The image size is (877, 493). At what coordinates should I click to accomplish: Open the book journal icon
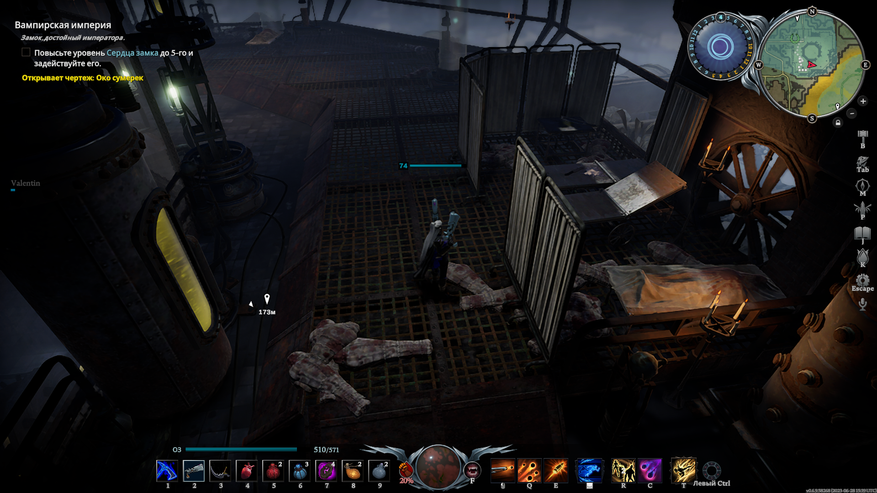coord(862,234)
